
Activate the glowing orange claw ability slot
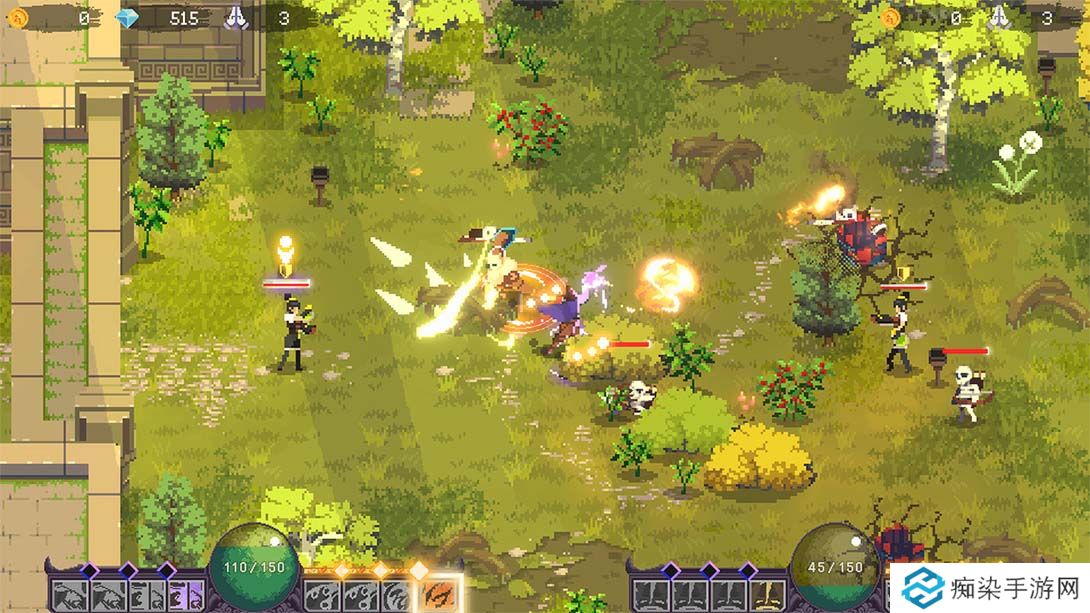tap(436, 597)
